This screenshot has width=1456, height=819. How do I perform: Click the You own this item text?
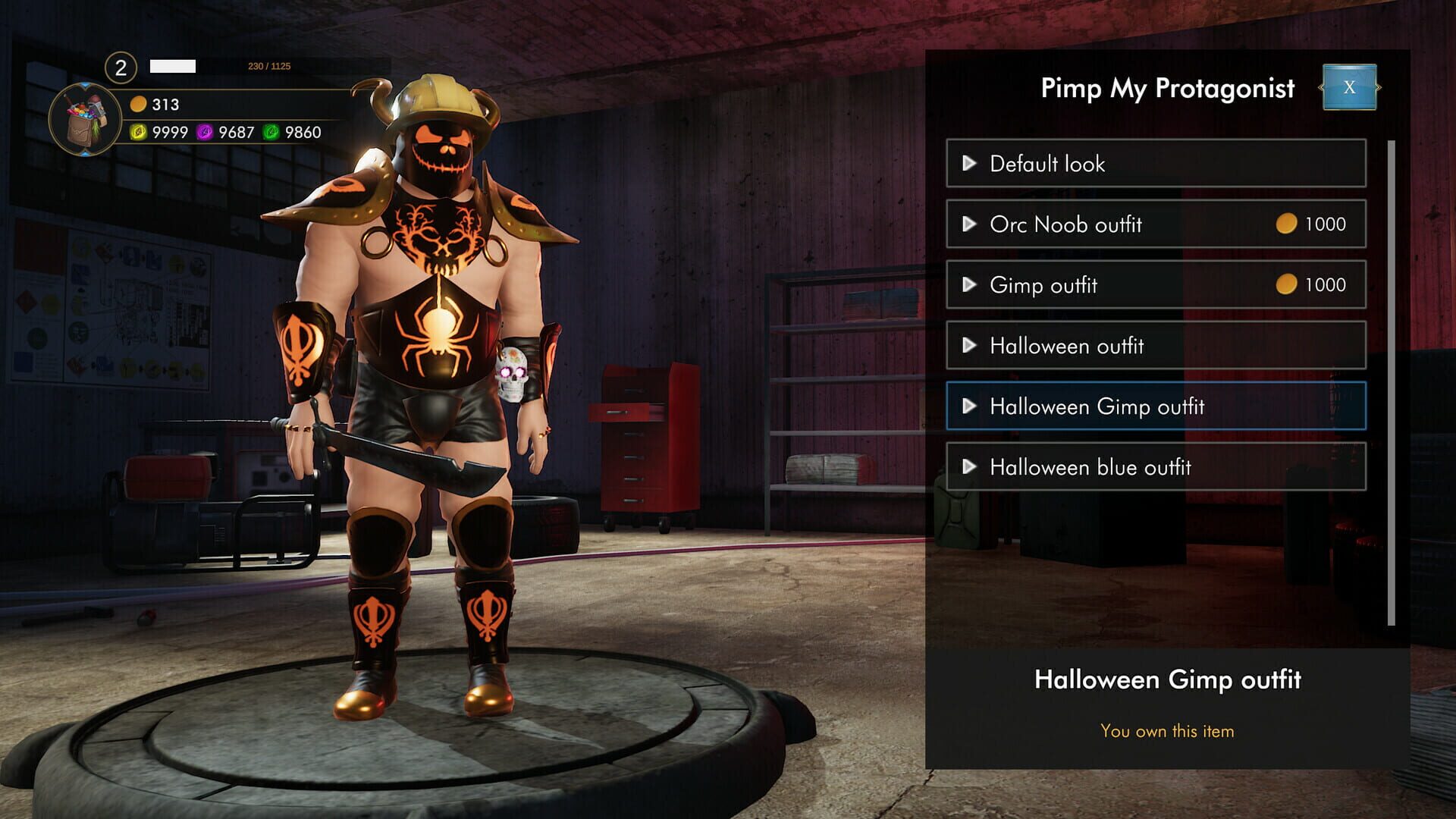click(1168, 730)
